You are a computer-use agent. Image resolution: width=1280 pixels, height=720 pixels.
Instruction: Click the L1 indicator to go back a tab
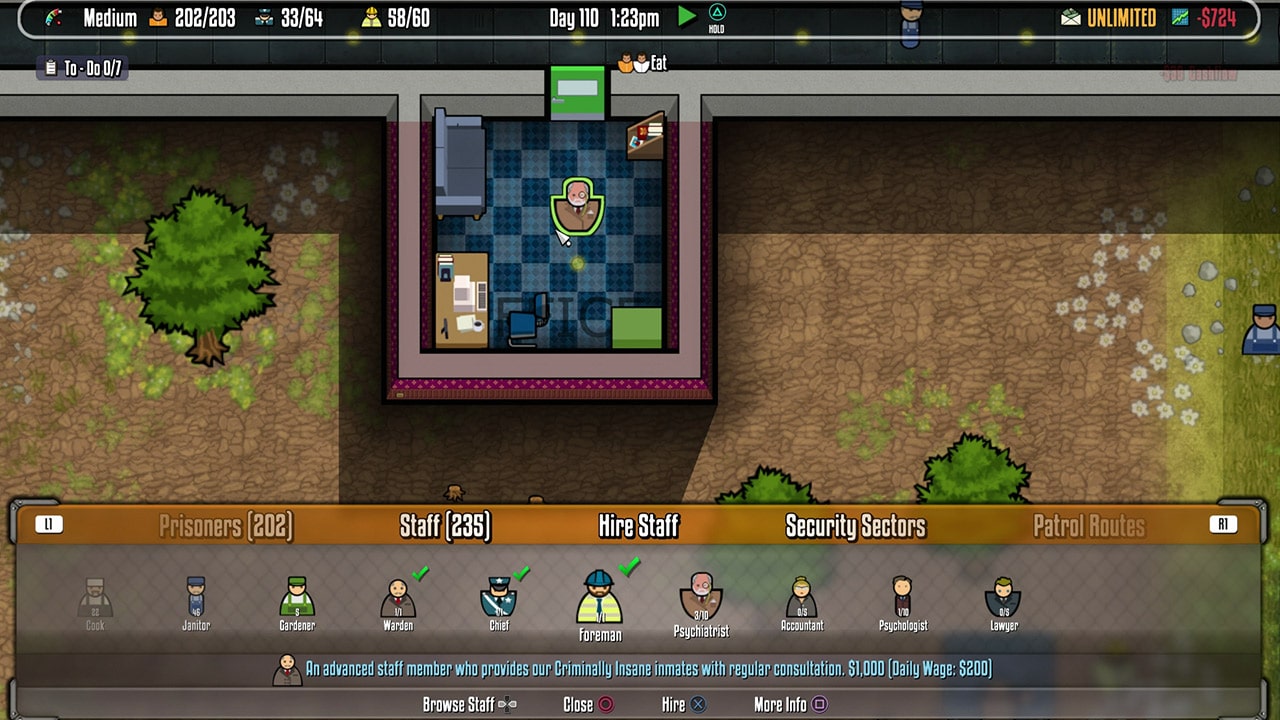point(50,523)
